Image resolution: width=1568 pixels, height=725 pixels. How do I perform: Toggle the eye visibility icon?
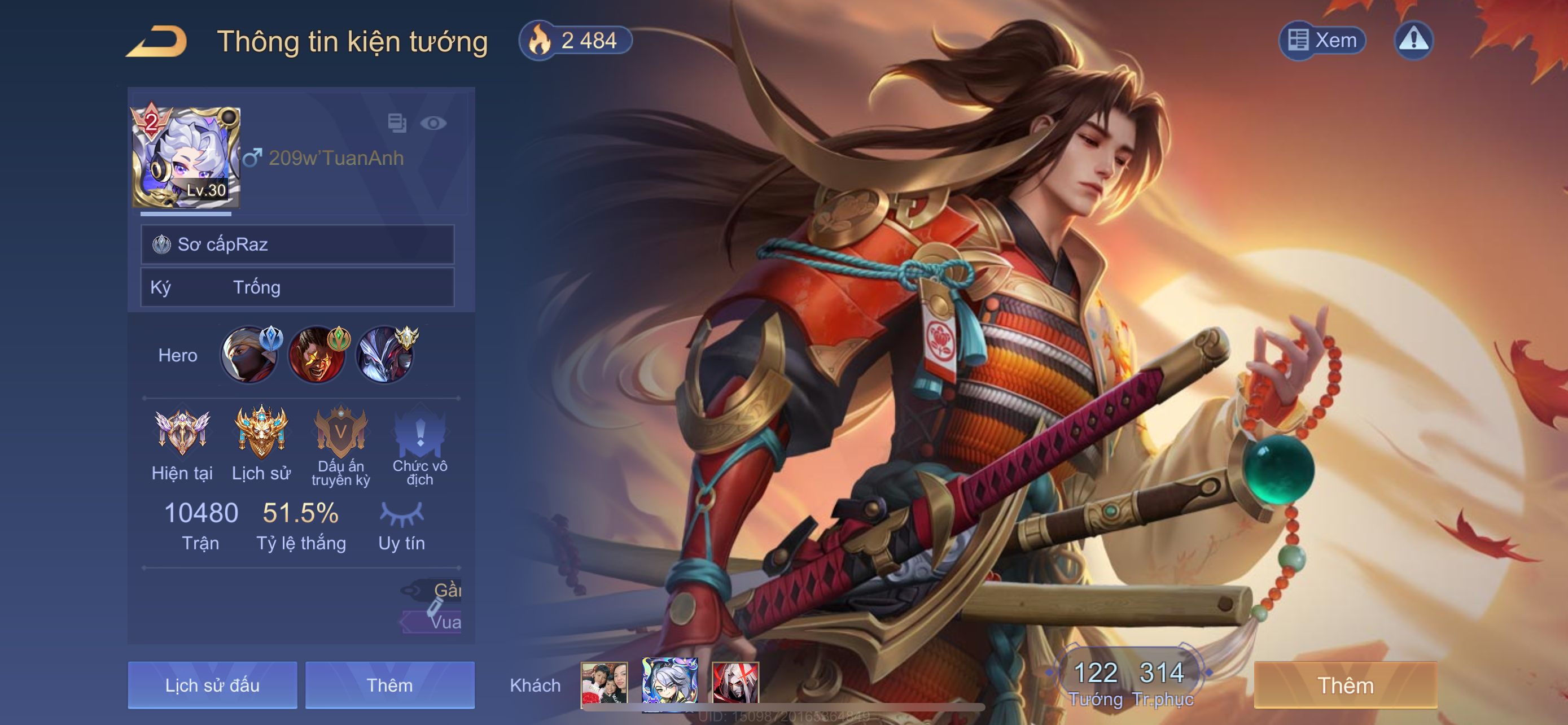point(433,124)
